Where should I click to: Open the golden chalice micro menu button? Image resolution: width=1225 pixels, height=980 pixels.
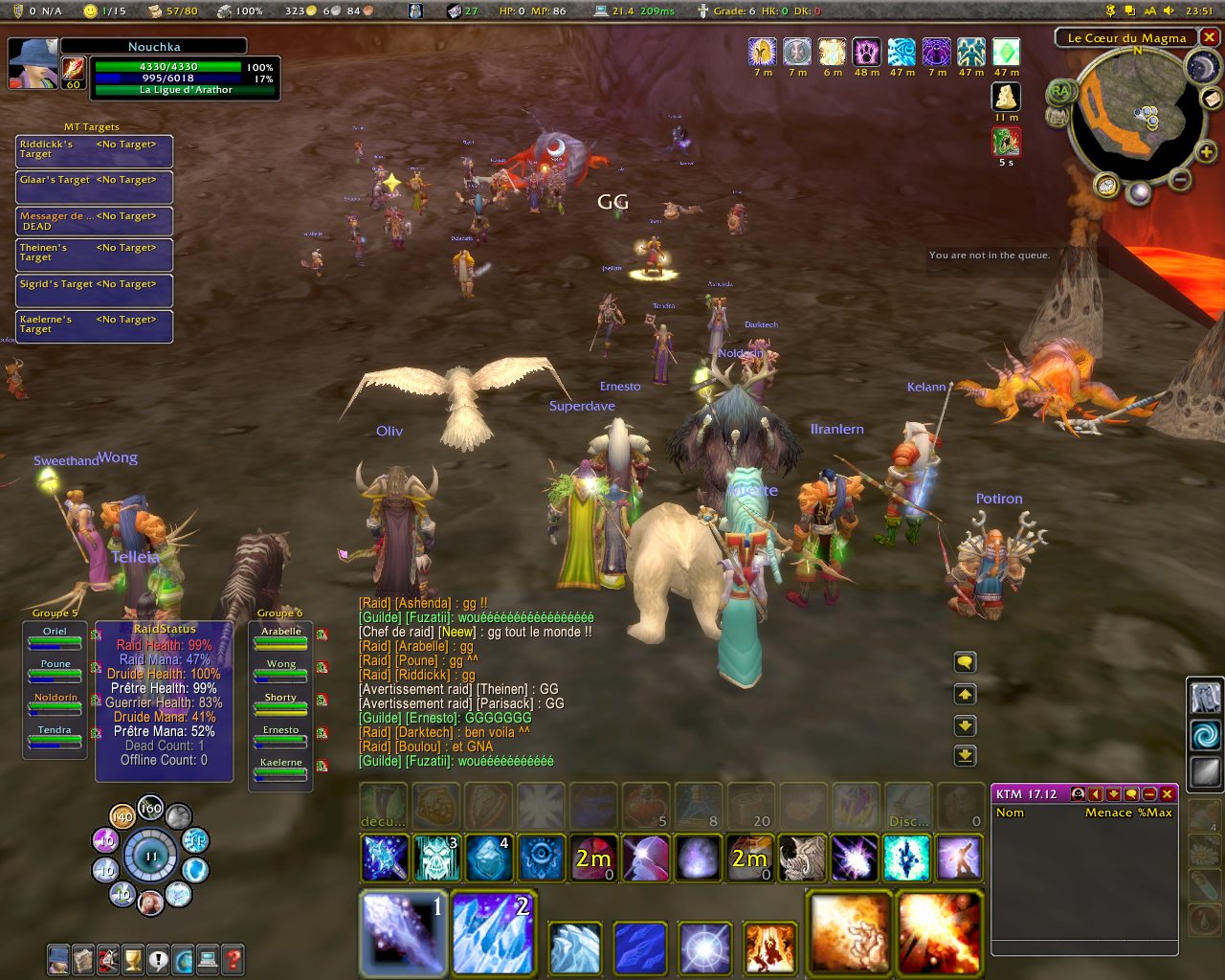tap(133, 959)
